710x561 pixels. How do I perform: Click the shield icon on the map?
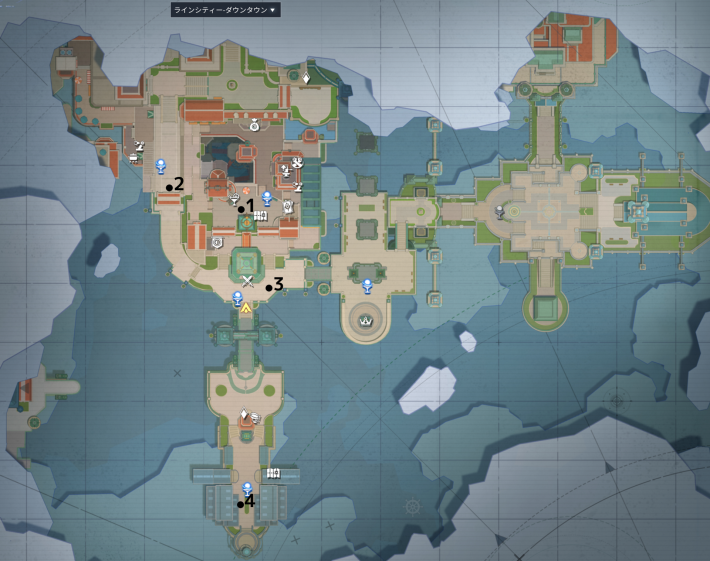(x=217, y=242)
